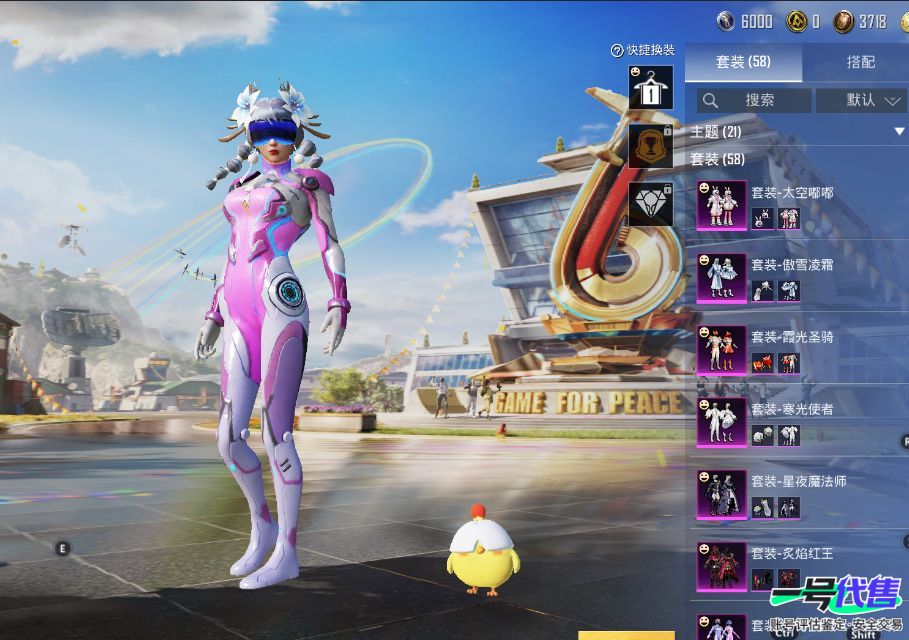909x640 pixels.
Task: Click the 搜索 search box
Action: click(x=754, y=100)
